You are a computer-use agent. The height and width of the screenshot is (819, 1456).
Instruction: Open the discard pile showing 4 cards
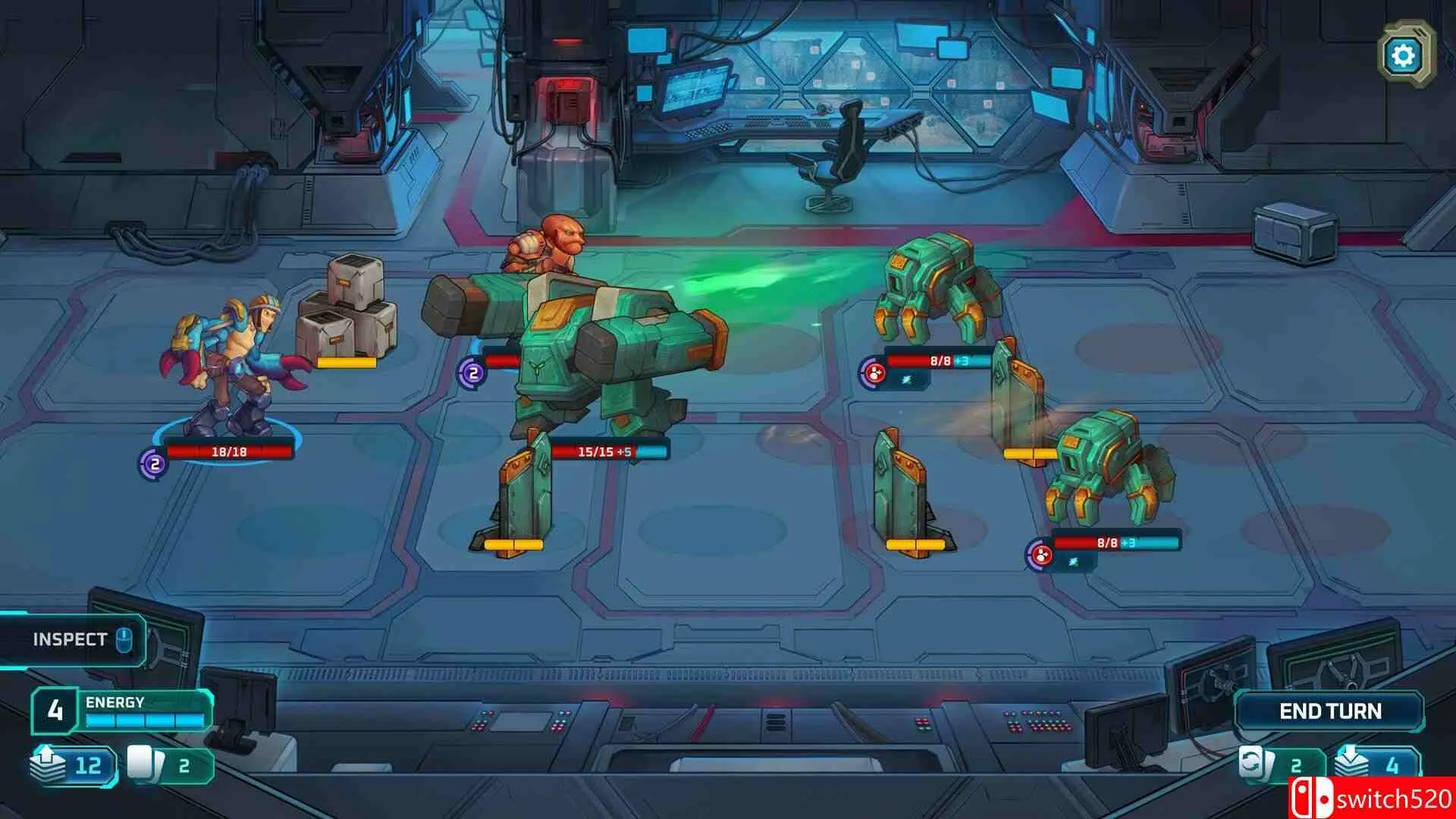pyautogui.click(x=1377, y=764)
